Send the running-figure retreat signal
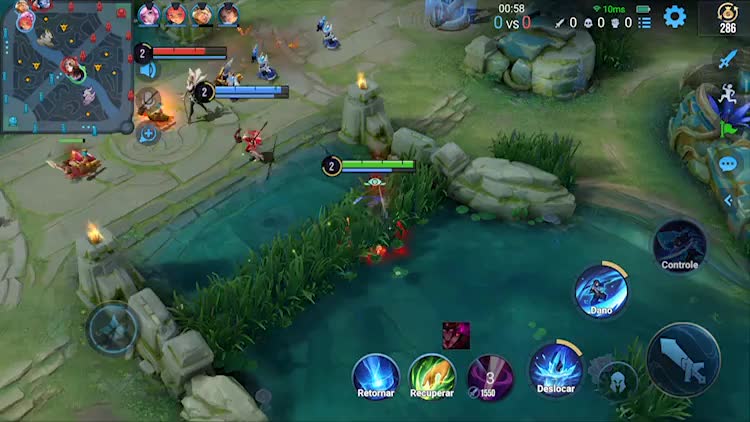 coord(727,95)
